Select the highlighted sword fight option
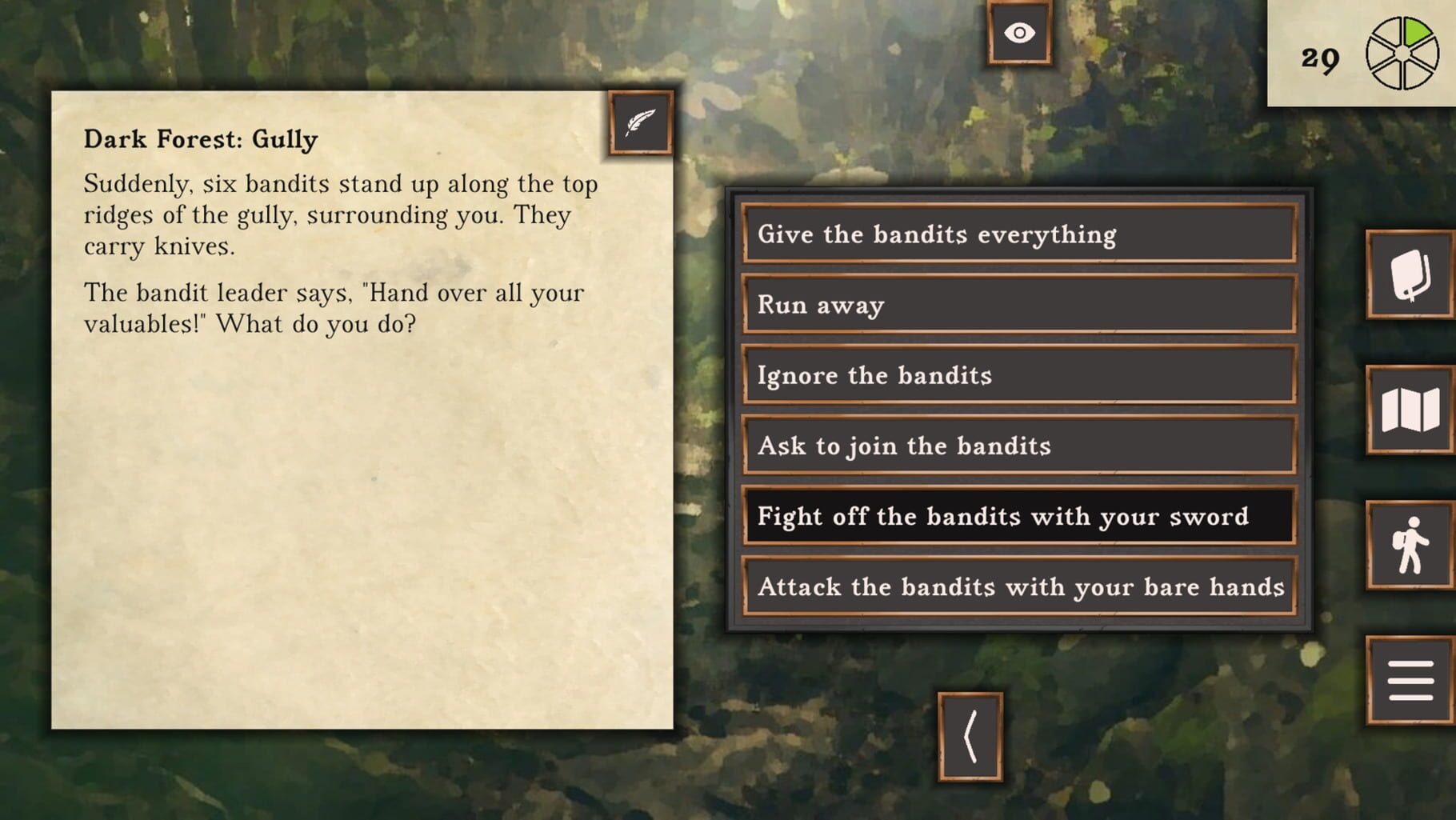This screenshot has width=1456, height=820. coord(1018,517)
